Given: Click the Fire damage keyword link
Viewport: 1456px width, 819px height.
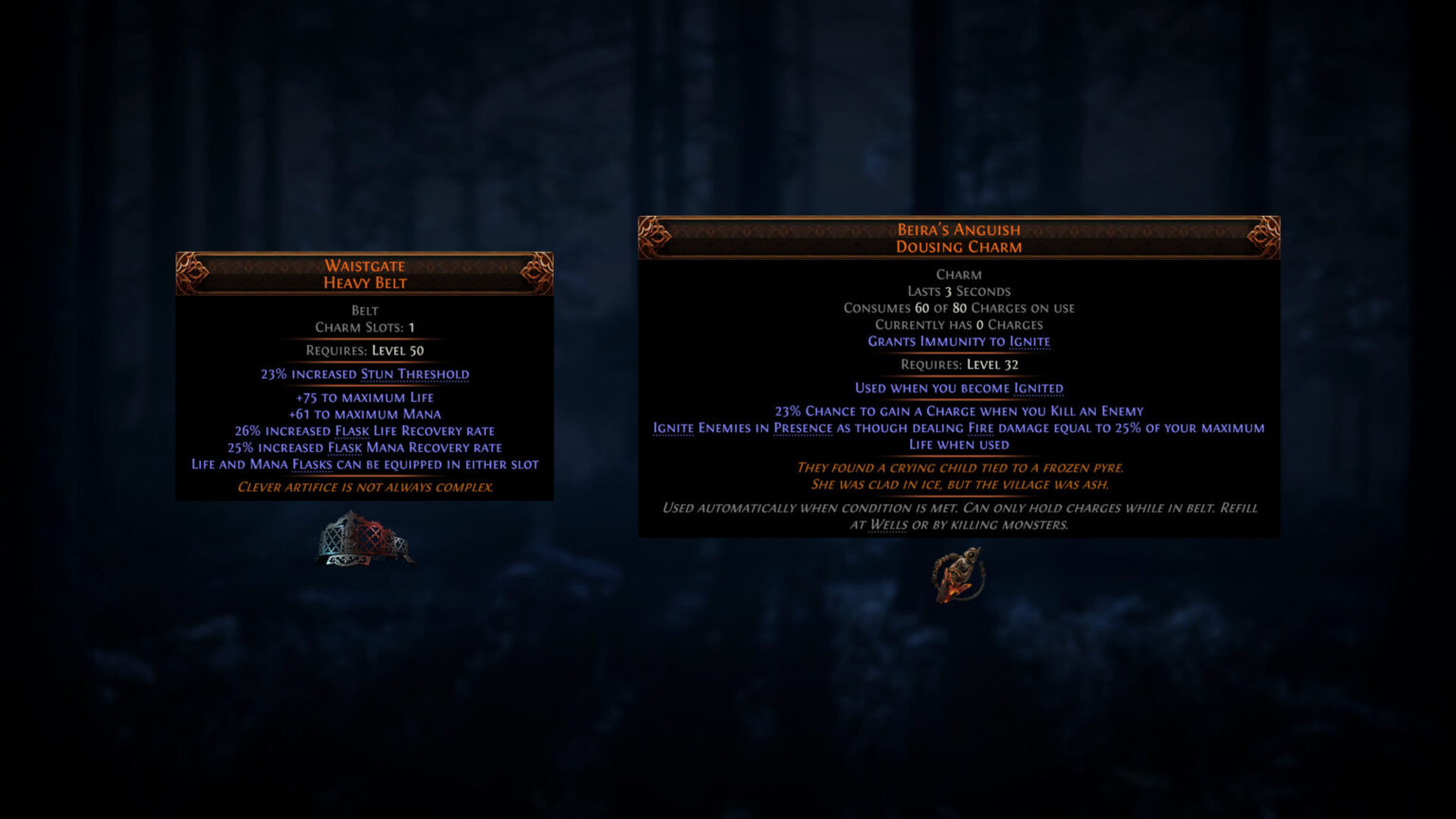Looking at the screenshot, I should (983, 428).
